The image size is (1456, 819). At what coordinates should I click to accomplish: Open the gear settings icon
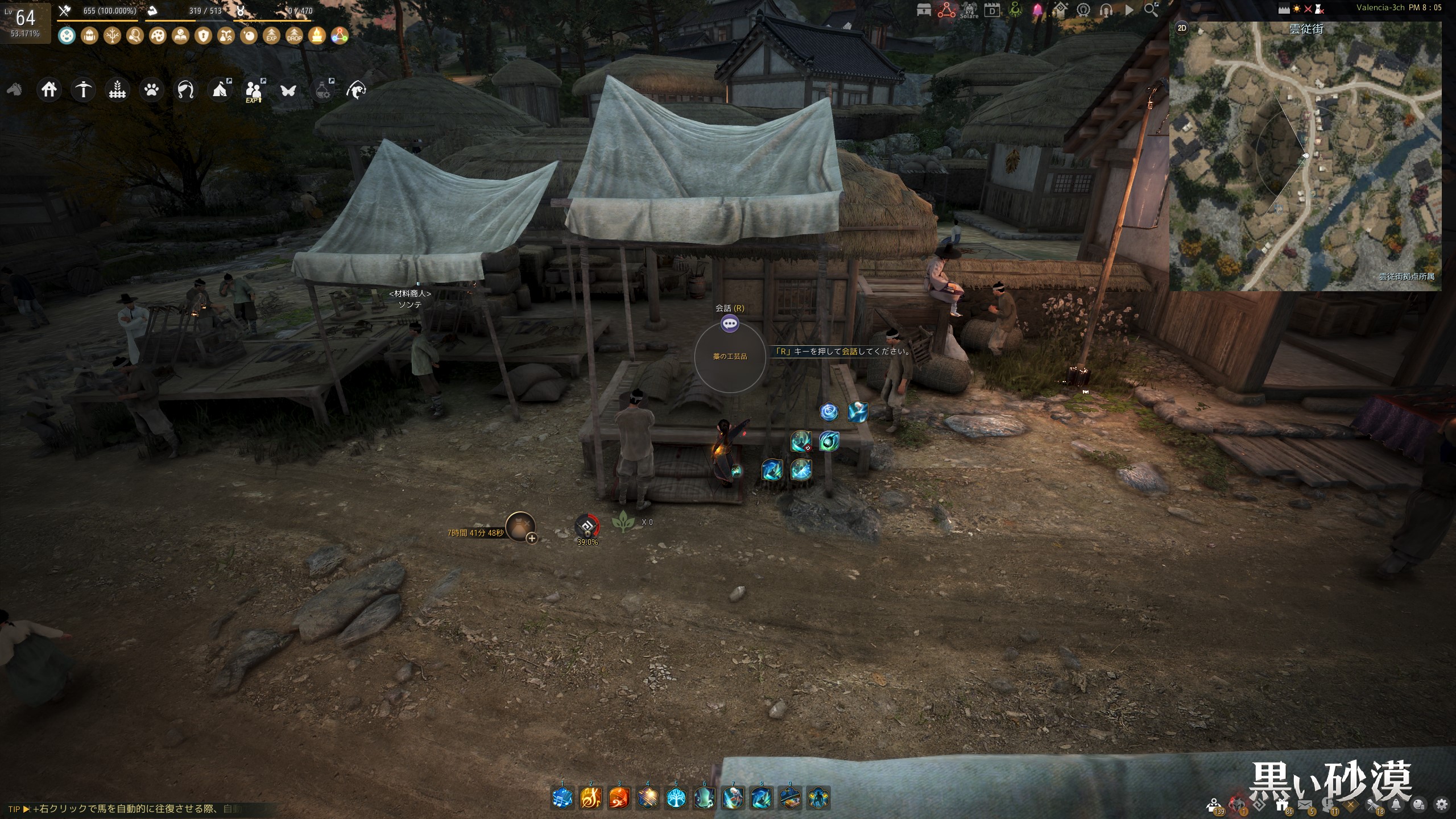[1442, 804]
